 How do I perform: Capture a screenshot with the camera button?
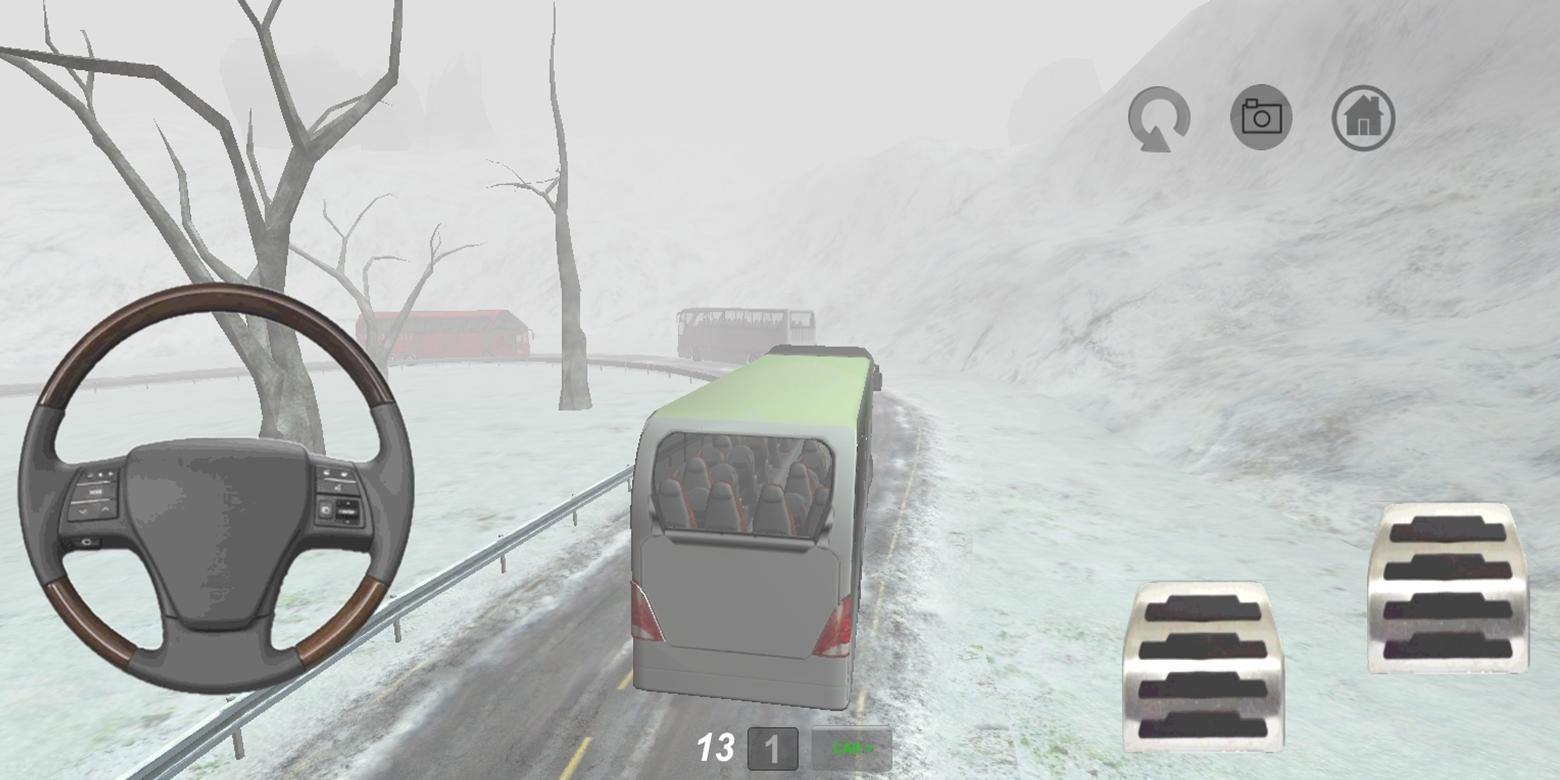coord(1259,118)
